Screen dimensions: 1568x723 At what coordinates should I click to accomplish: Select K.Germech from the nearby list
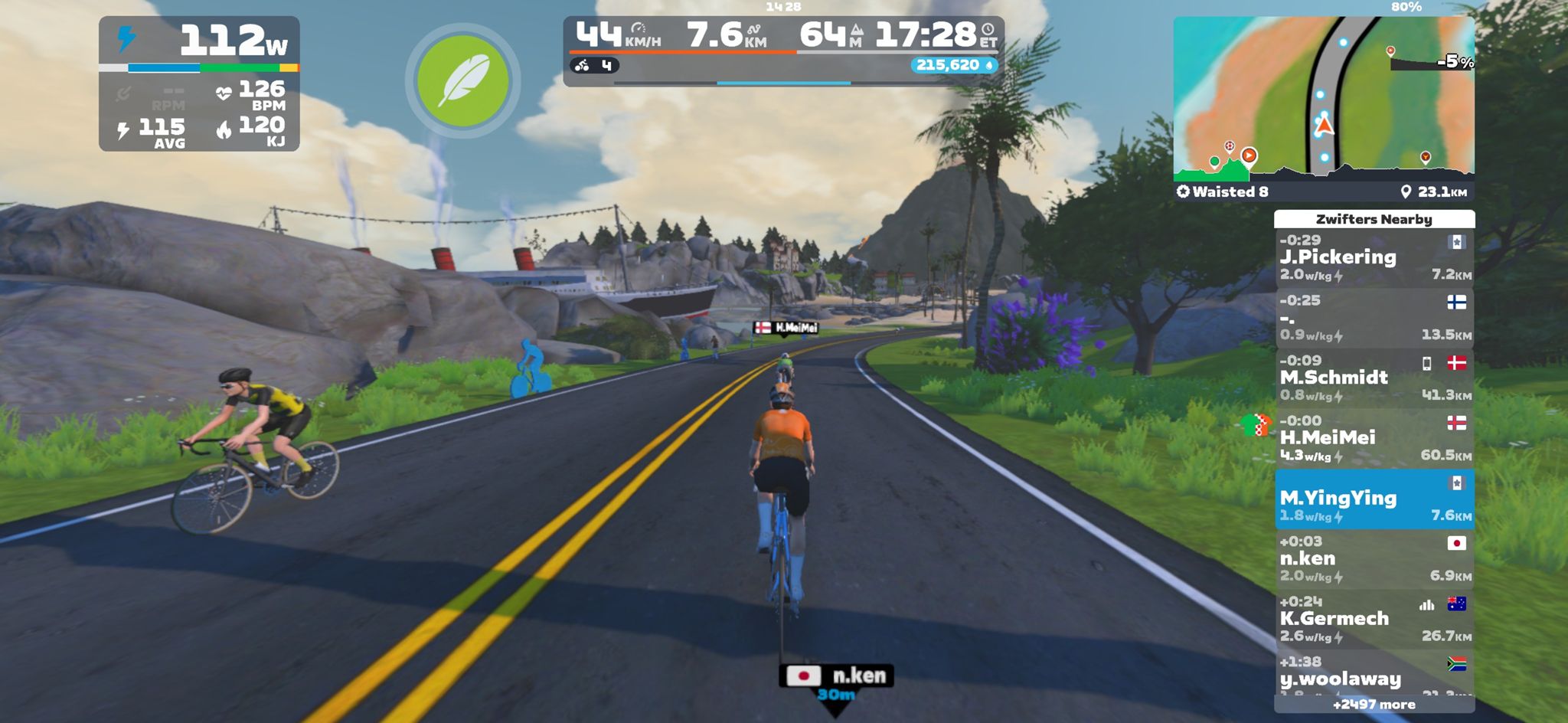[x=1374, y=619]
